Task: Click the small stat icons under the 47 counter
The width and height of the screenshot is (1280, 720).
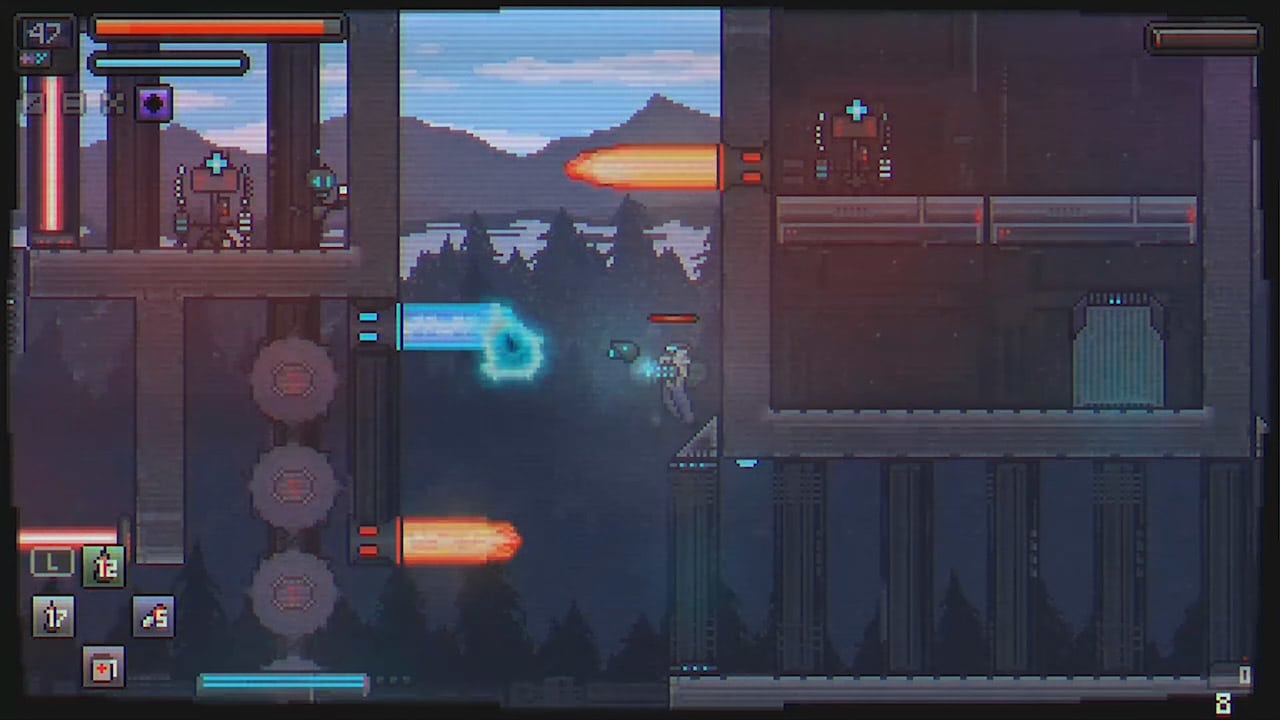Action: [33, 57]
